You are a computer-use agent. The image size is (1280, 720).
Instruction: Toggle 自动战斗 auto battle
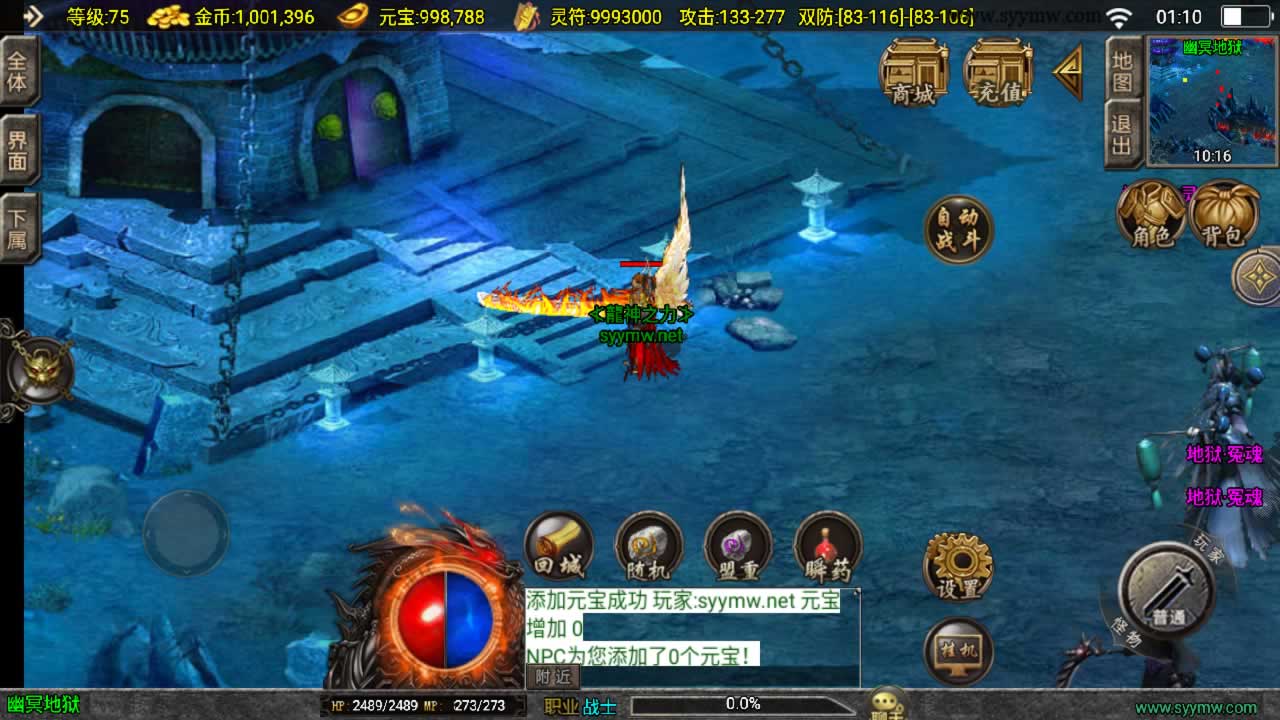(958, 229)
